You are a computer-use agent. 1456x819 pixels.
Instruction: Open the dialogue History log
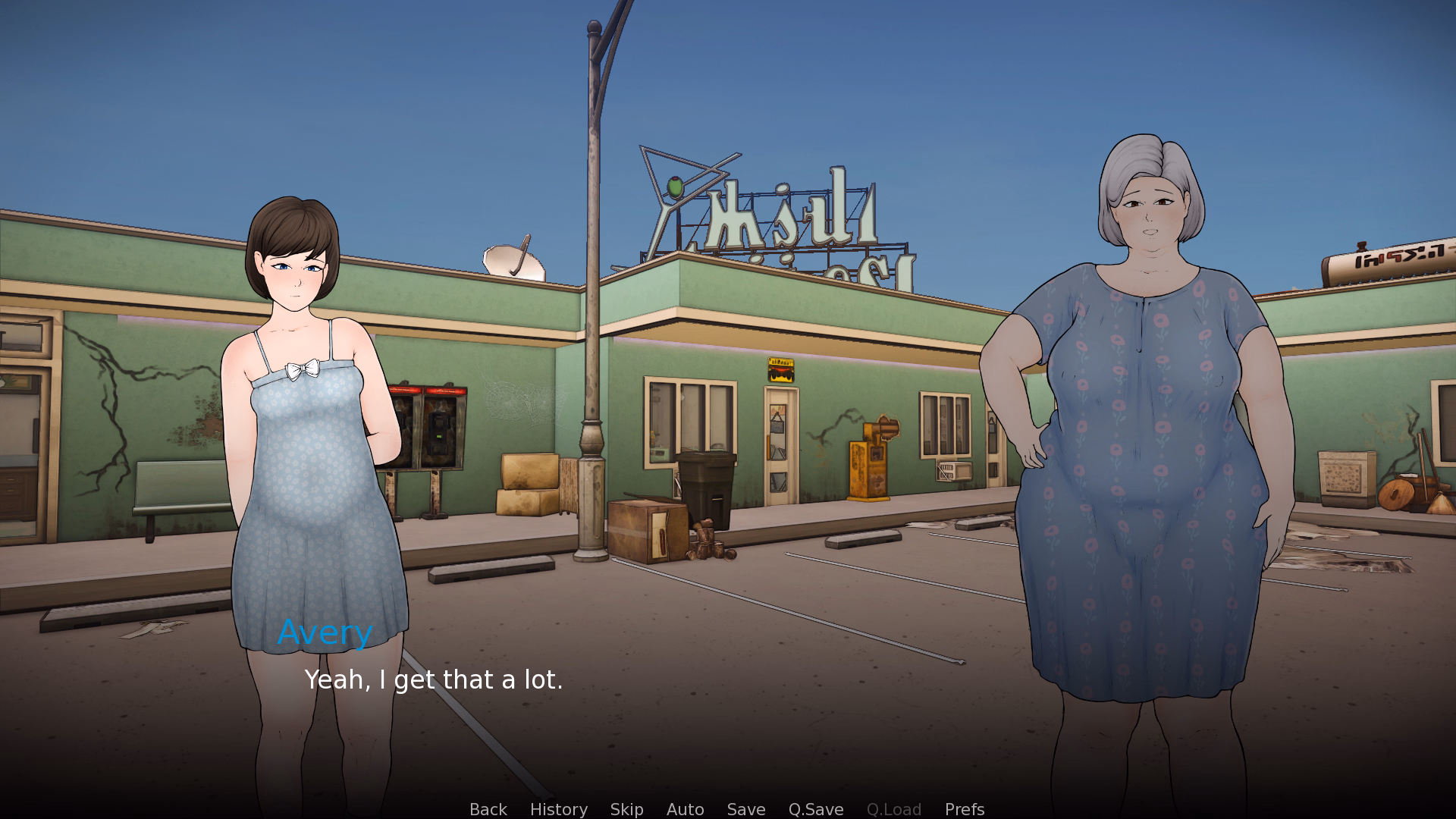[x=558, y=809]
